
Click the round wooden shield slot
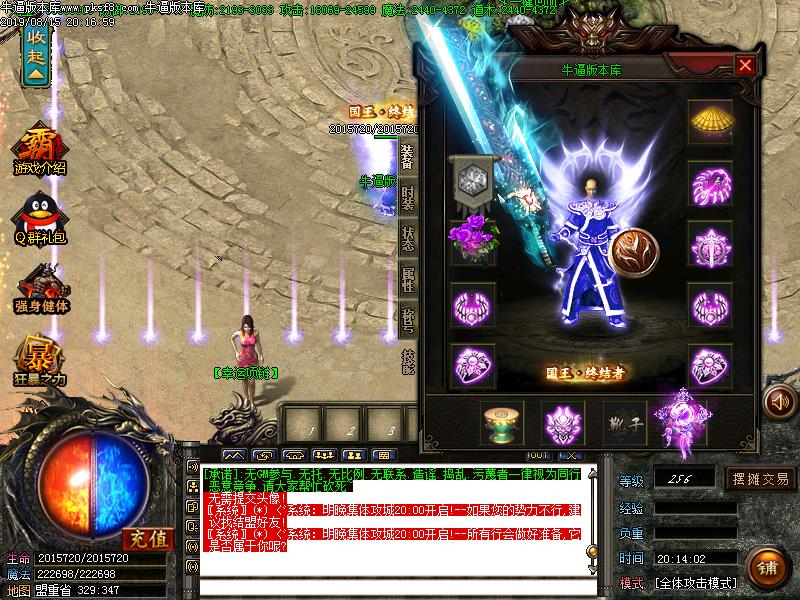click(x=636, y=252)
